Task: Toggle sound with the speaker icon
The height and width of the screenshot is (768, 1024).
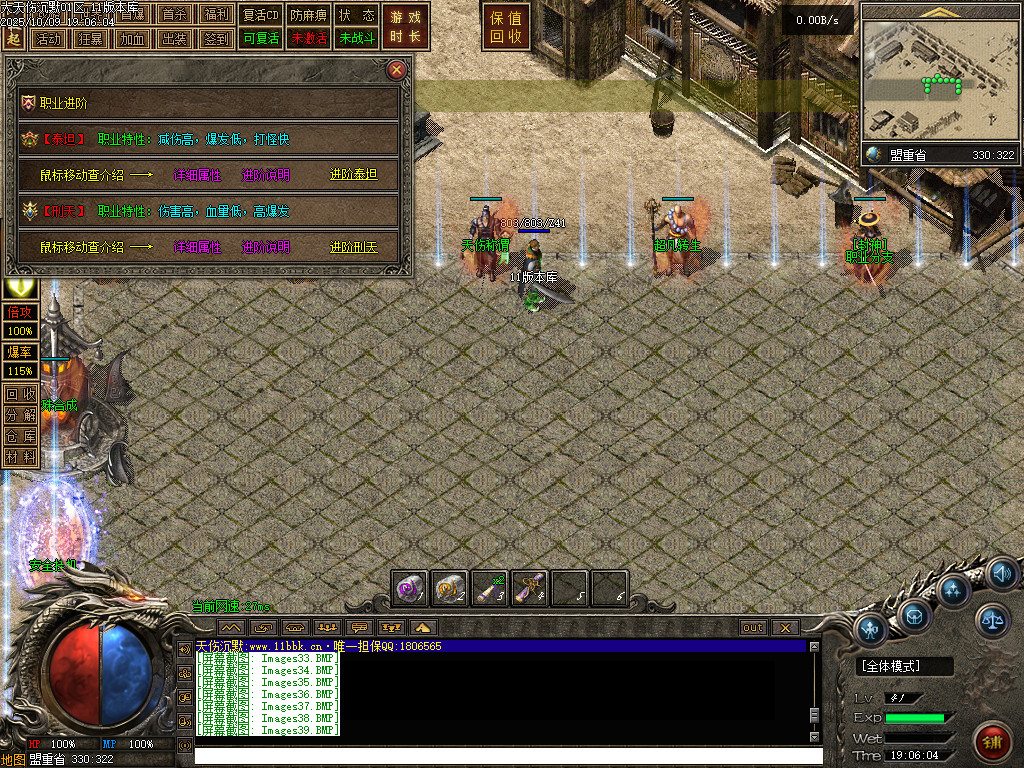Action: point(1003,574)
